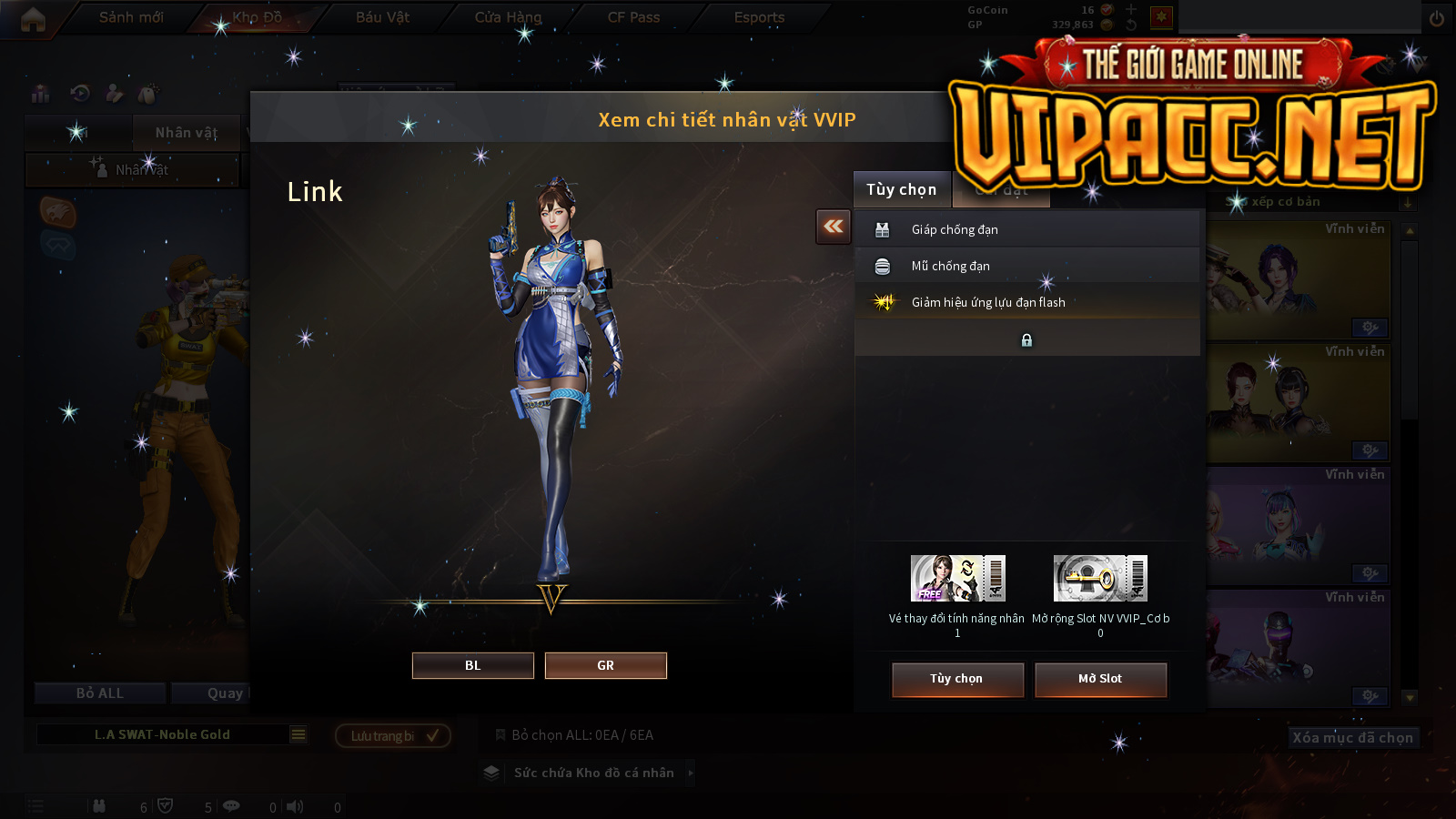Return home via the house icon
The image size is (1456, 819).
[33, 18]
